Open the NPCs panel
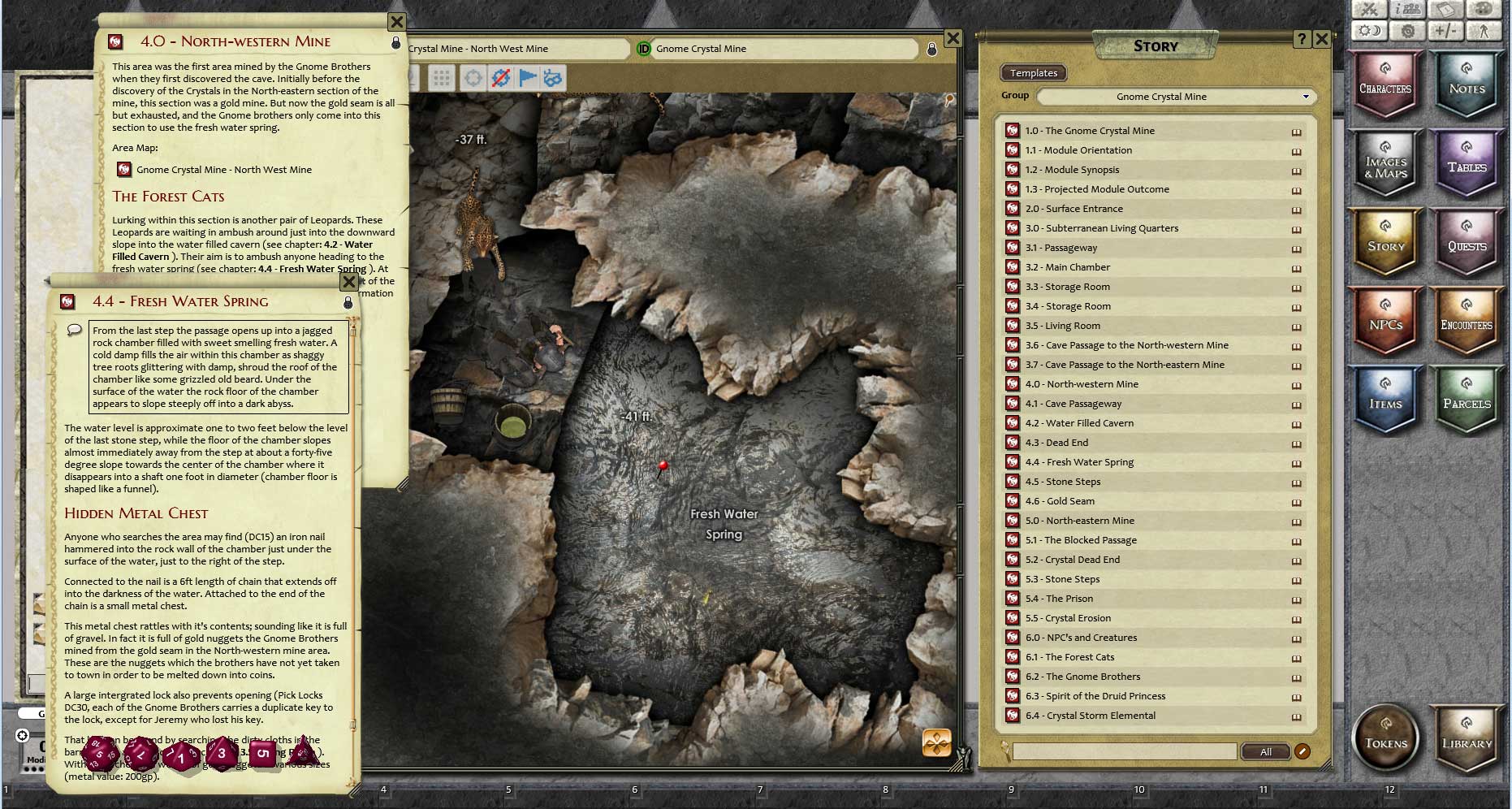 tap(1385, 322)
